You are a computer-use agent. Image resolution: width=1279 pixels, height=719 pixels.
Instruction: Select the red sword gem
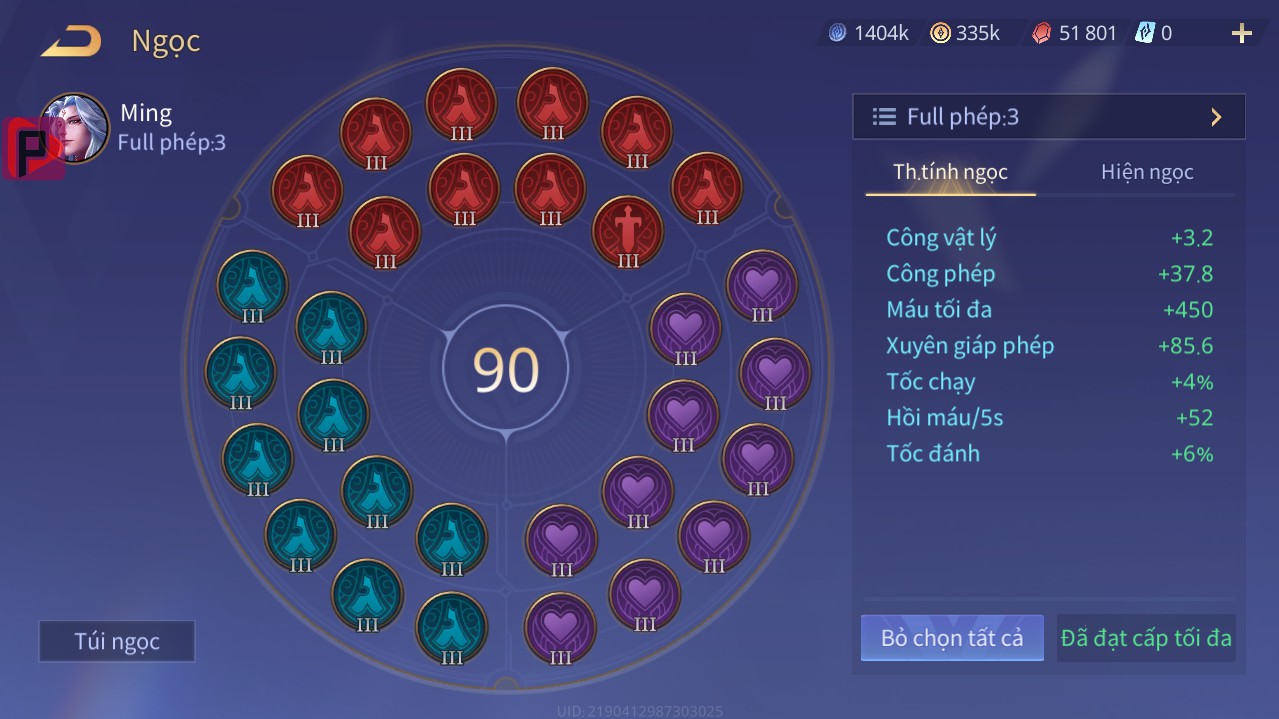pos(628,231)
